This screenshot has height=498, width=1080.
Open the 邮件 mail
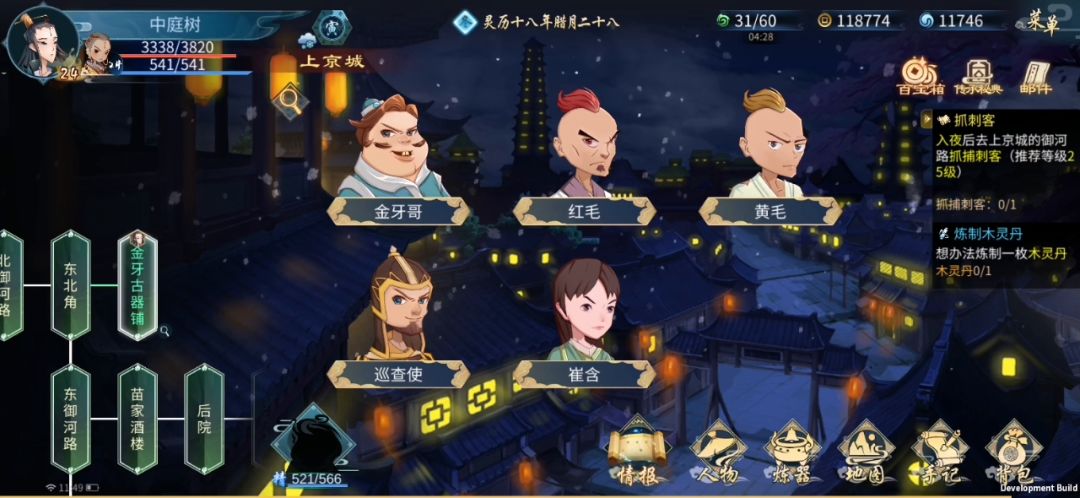click(1036, 75)
